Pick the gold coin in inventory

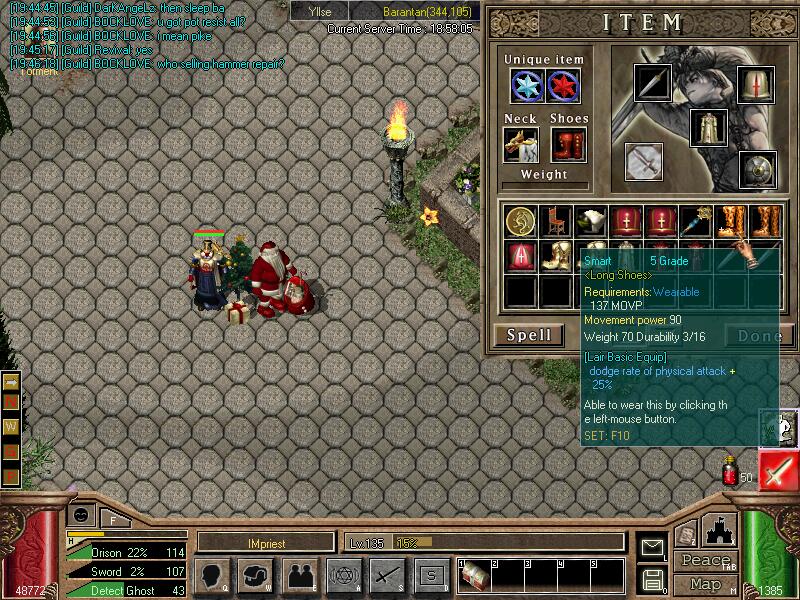tap(521, 221)
